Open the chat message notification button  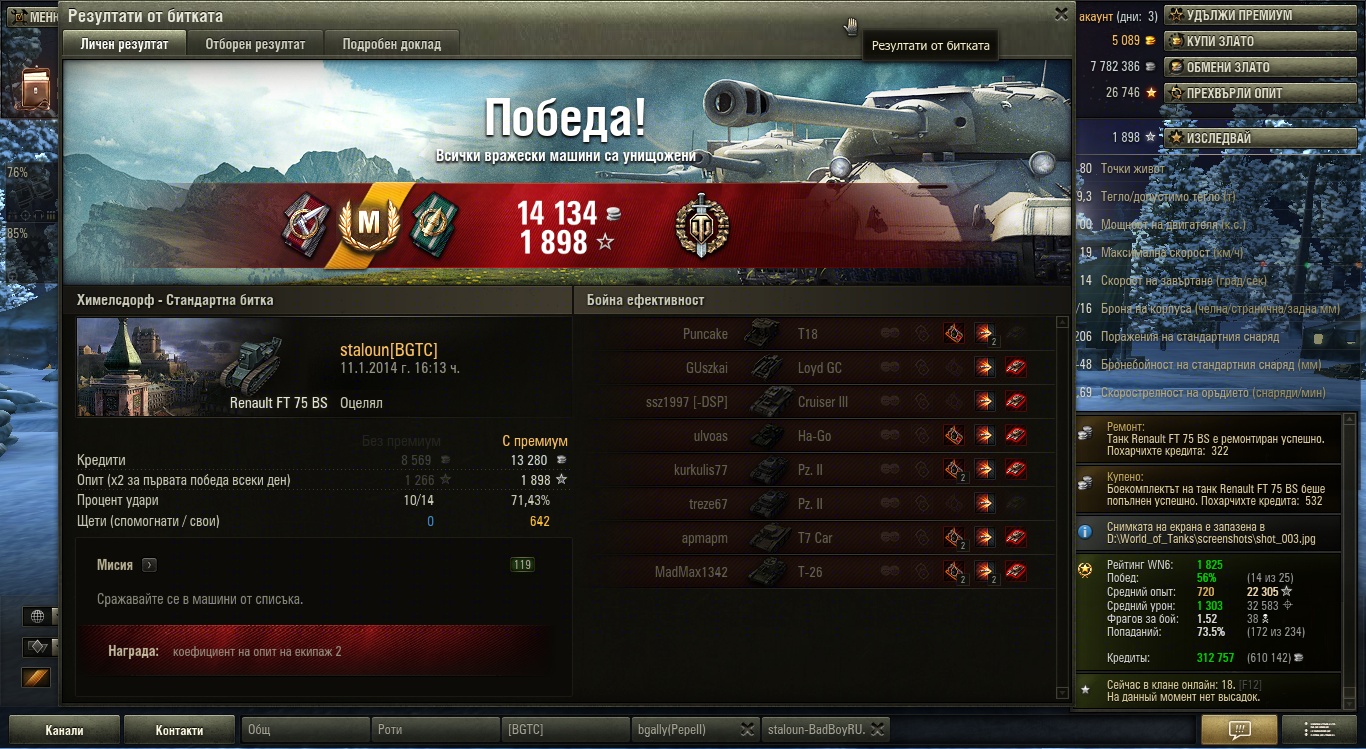click(1239, 729)
